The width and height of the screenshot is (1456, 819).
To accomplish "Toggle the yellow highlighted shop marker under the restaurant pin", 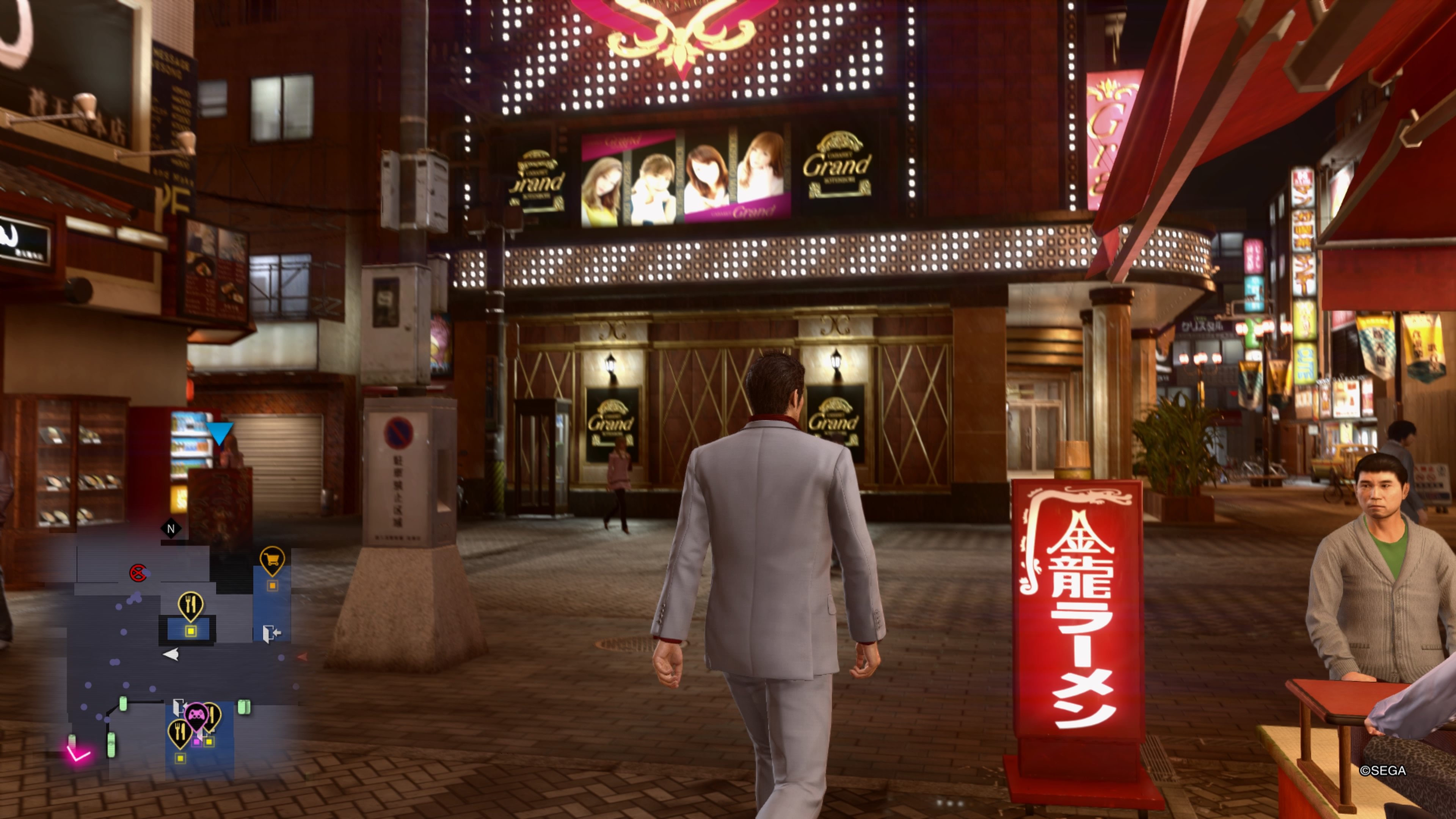I will [x=191, y=631].
